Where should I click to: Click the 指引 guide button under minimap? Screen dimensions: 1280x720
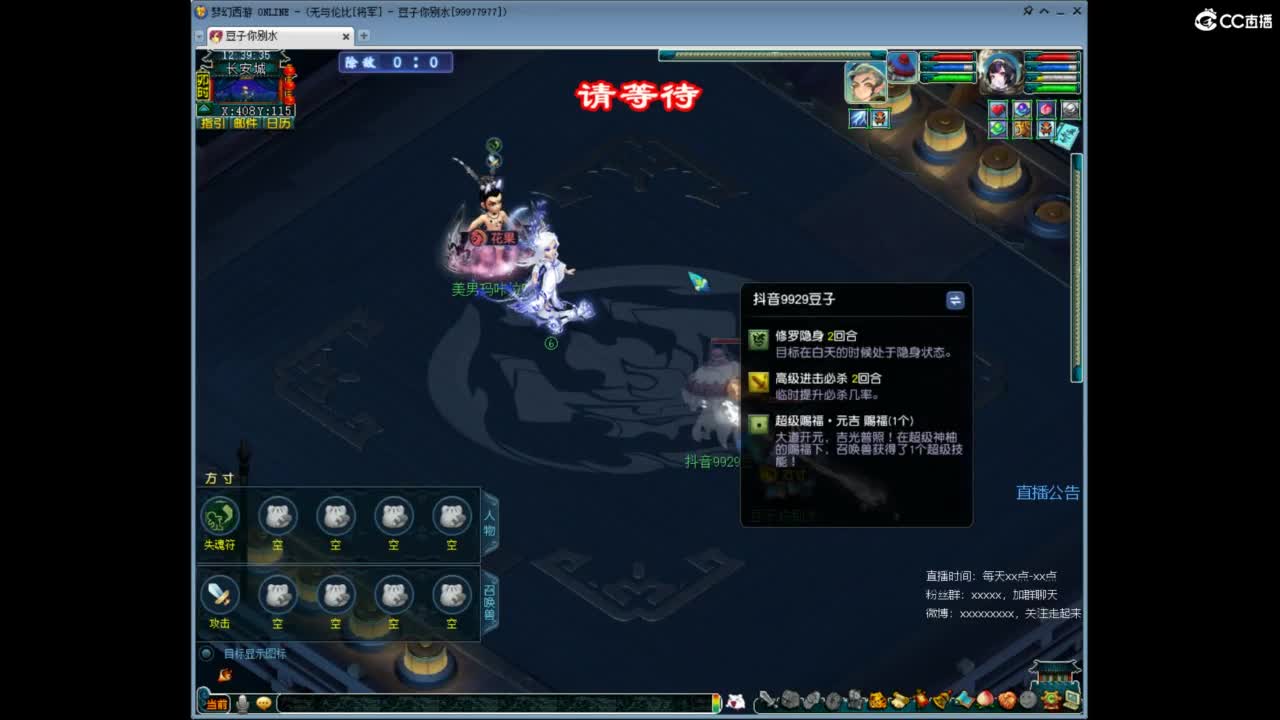[x=212, y=122]
